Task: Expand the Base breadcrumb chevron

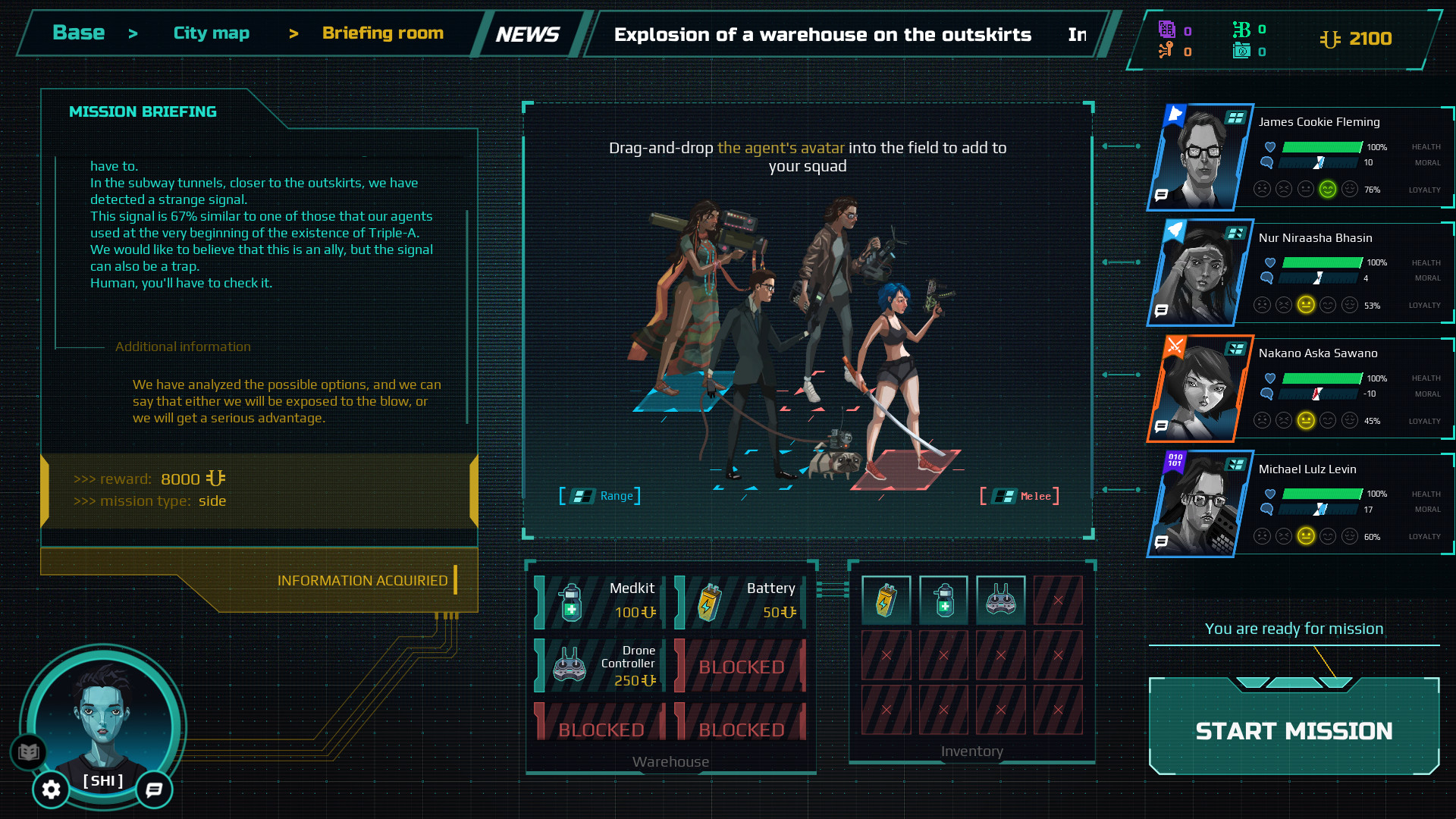Action: pos(133,34)
